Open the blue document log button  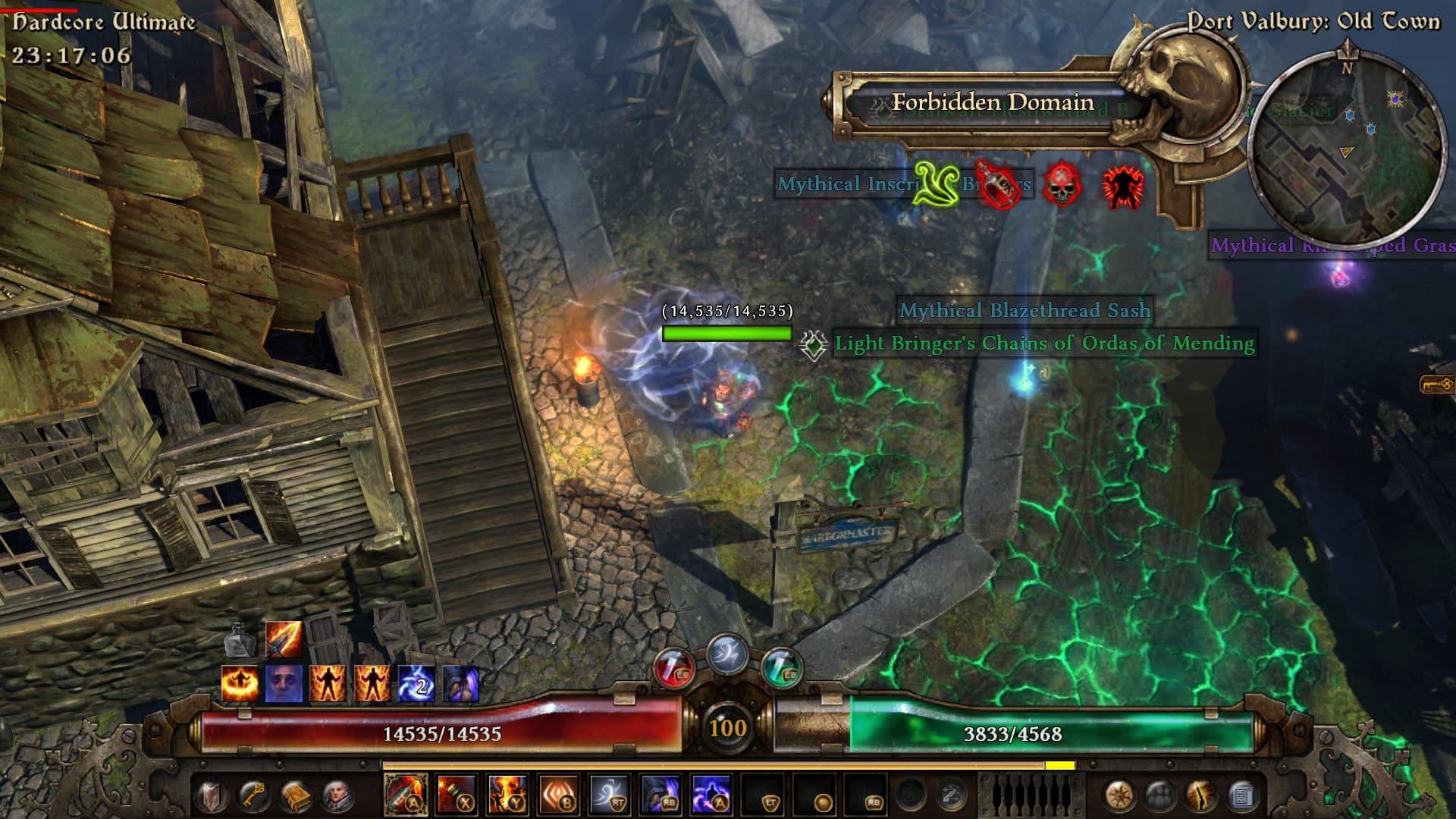point(1241,795)
